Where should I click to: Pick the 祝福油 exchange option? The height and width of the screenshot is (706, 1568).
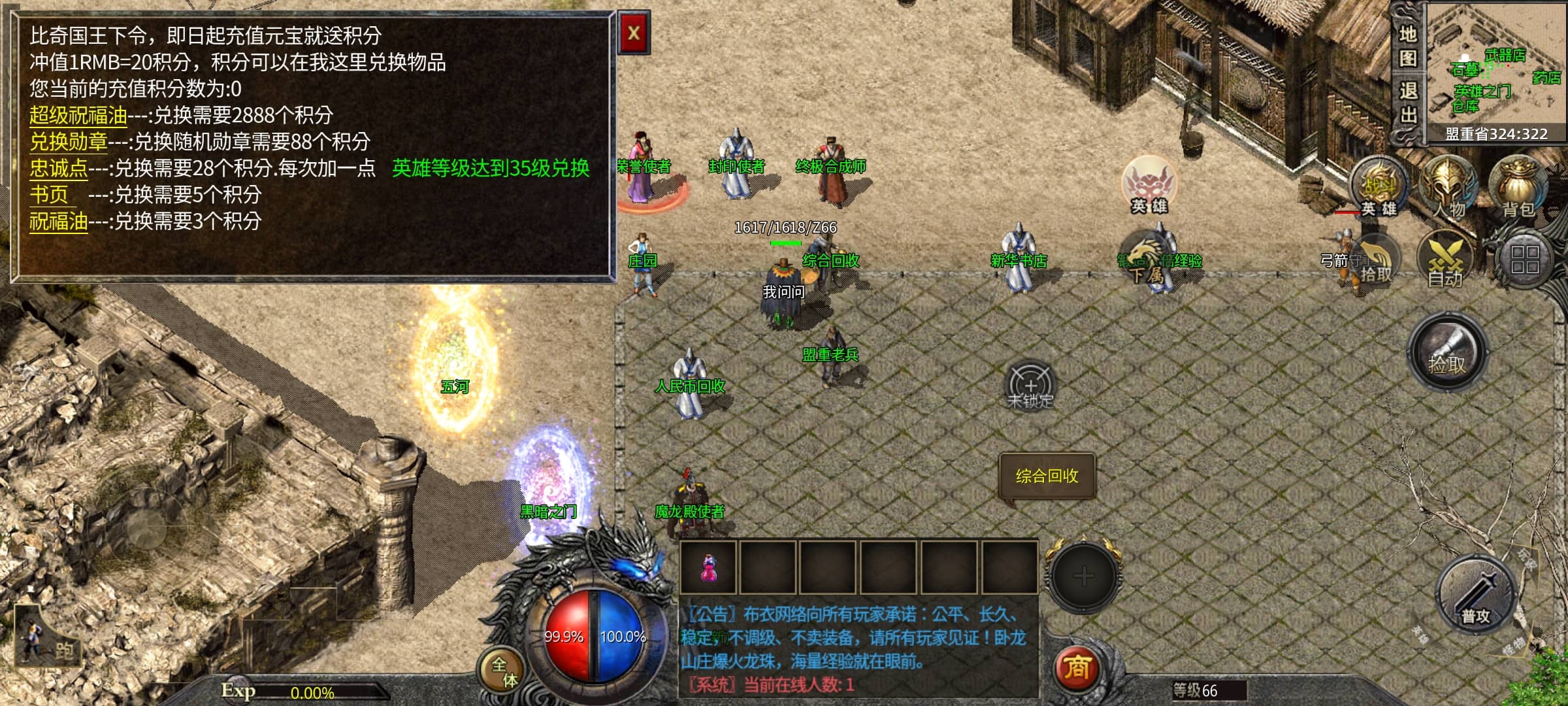pos(58,222)
